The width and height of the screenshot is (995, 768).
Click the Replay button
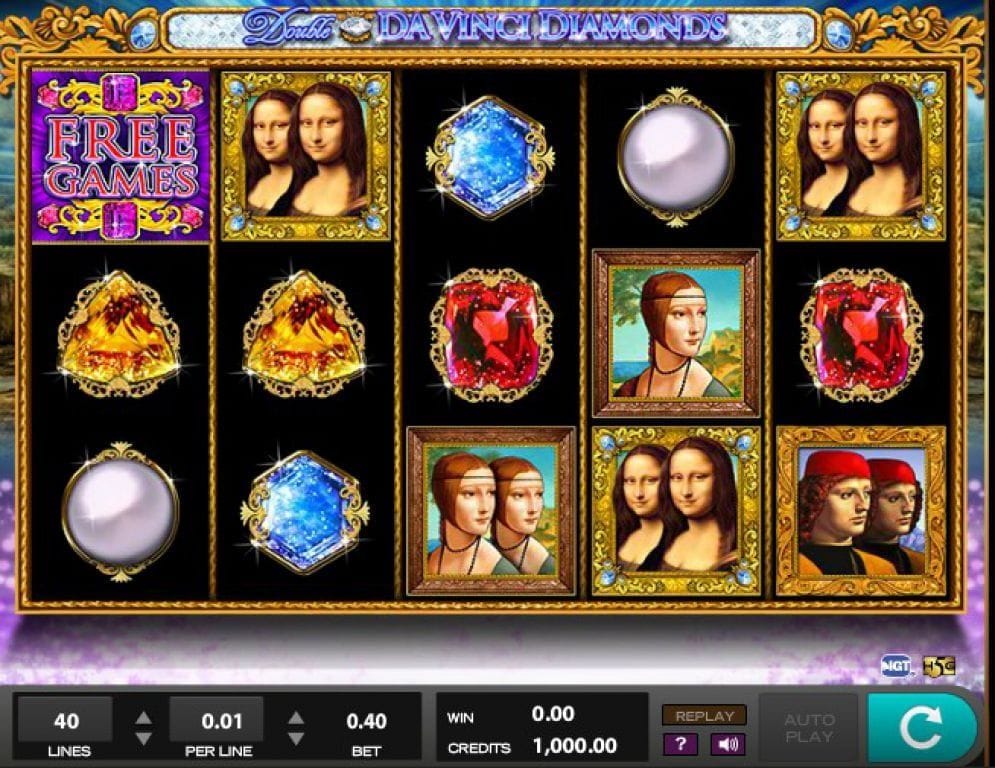[x=704, y=716]
